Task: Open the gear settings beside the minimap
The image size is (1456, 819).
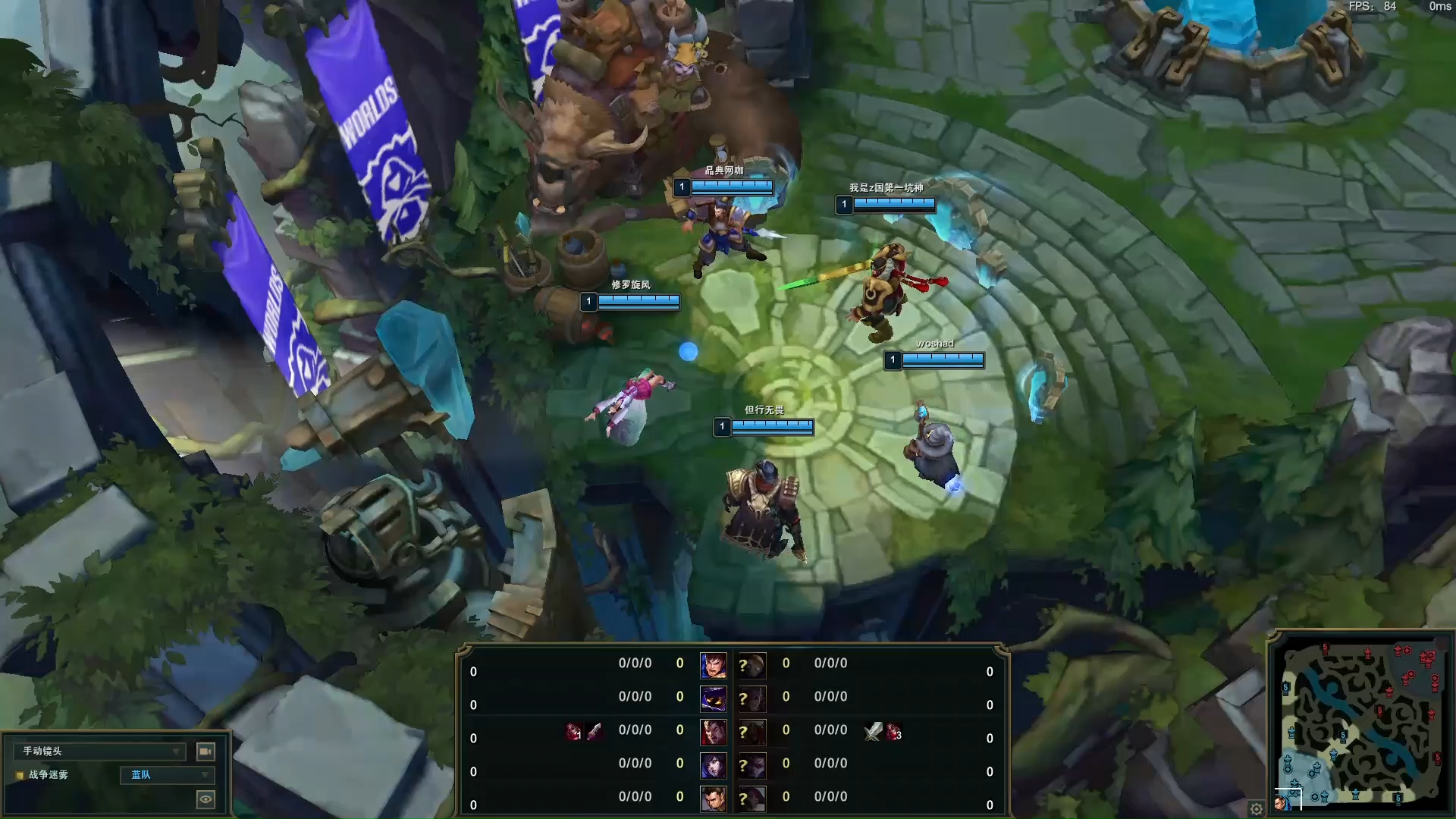Action: (x=1256, y=808)
